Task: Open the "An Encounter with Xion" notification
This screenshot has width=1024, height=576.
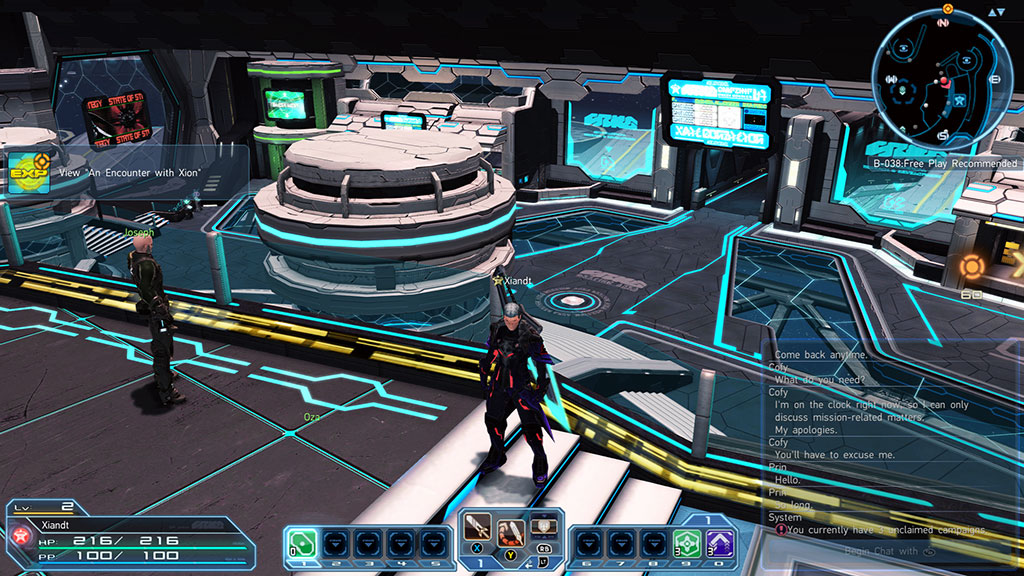Action: pyautogui.click(x=129, y=172)
